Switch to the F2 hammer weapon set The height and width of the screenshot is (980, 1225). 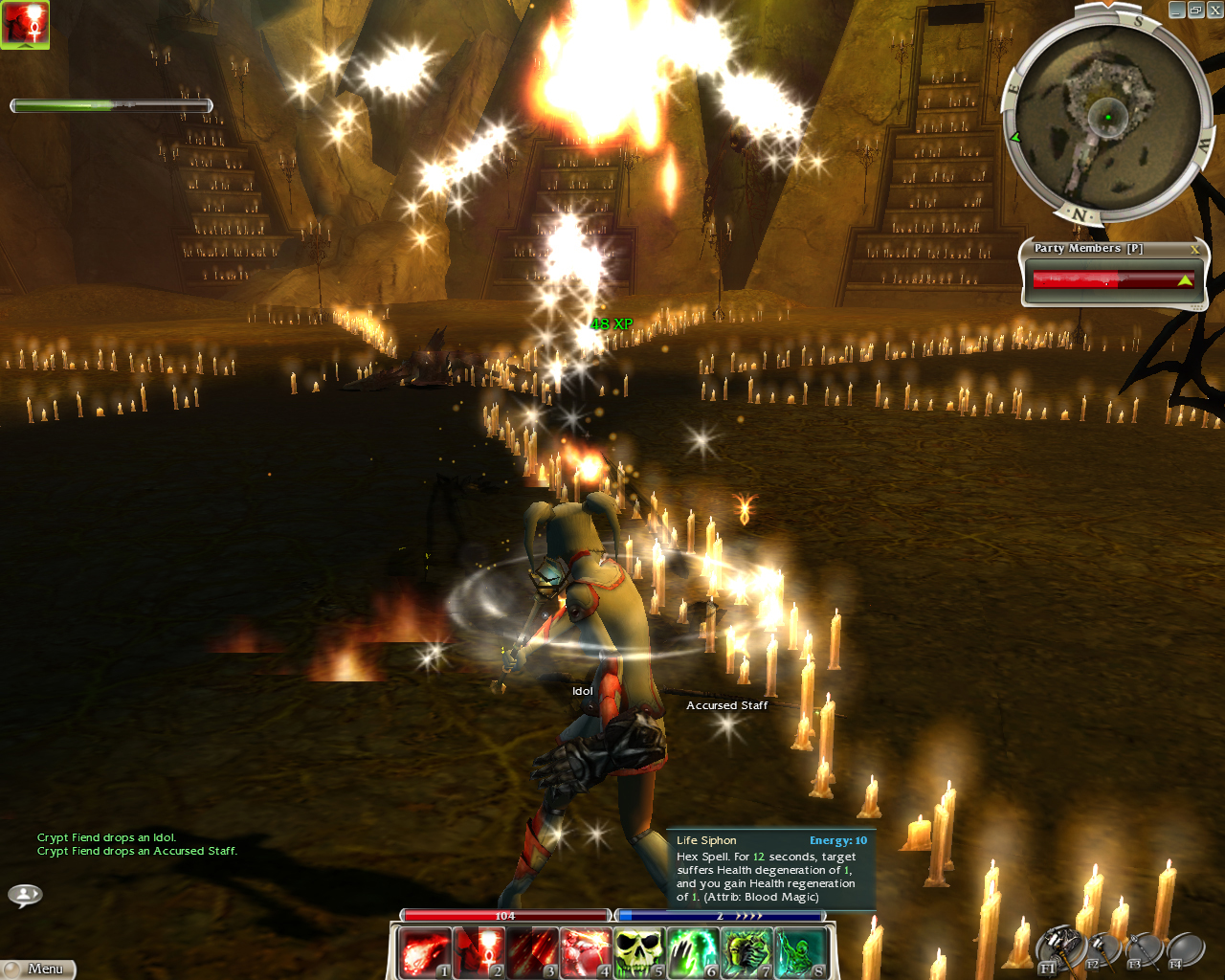[1102, 949]
